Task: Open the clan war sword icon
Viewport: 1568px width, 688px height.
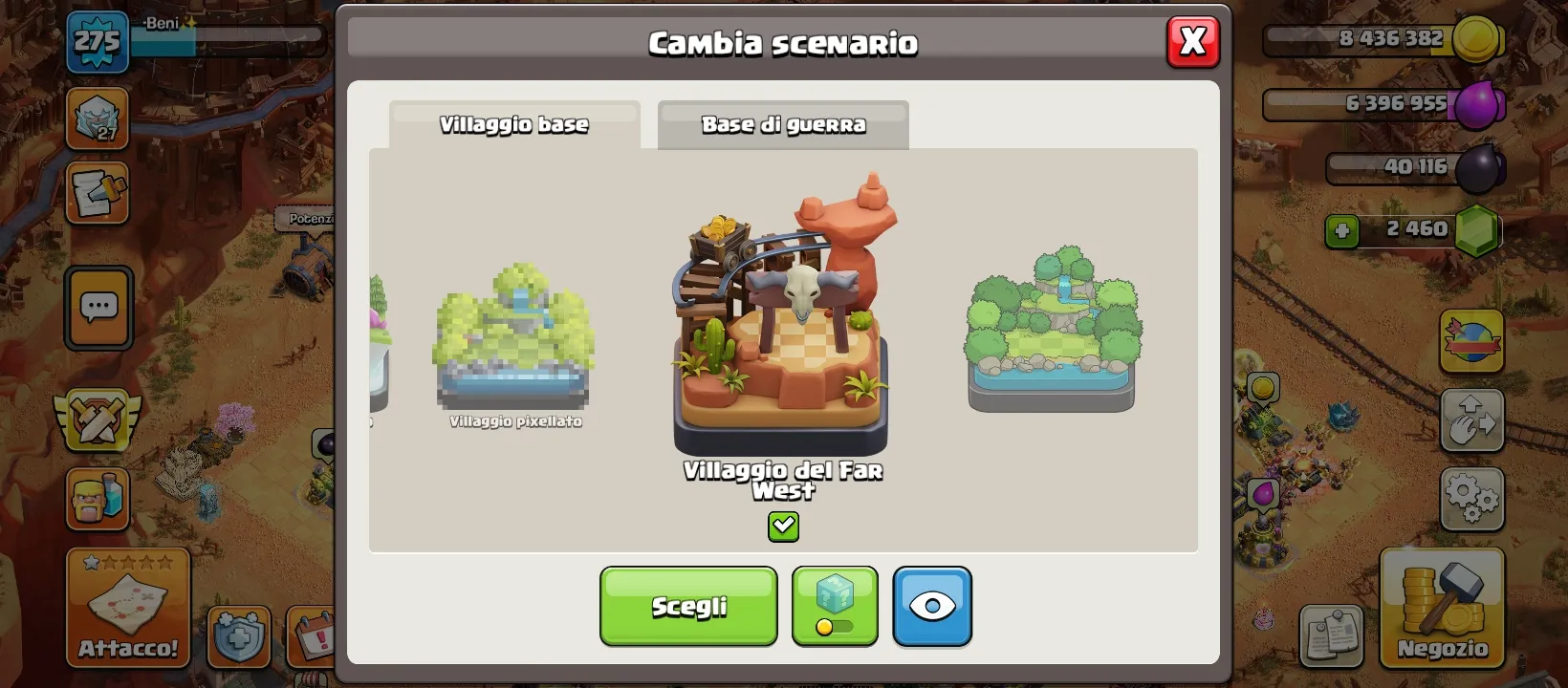Action: coord(97,420)
